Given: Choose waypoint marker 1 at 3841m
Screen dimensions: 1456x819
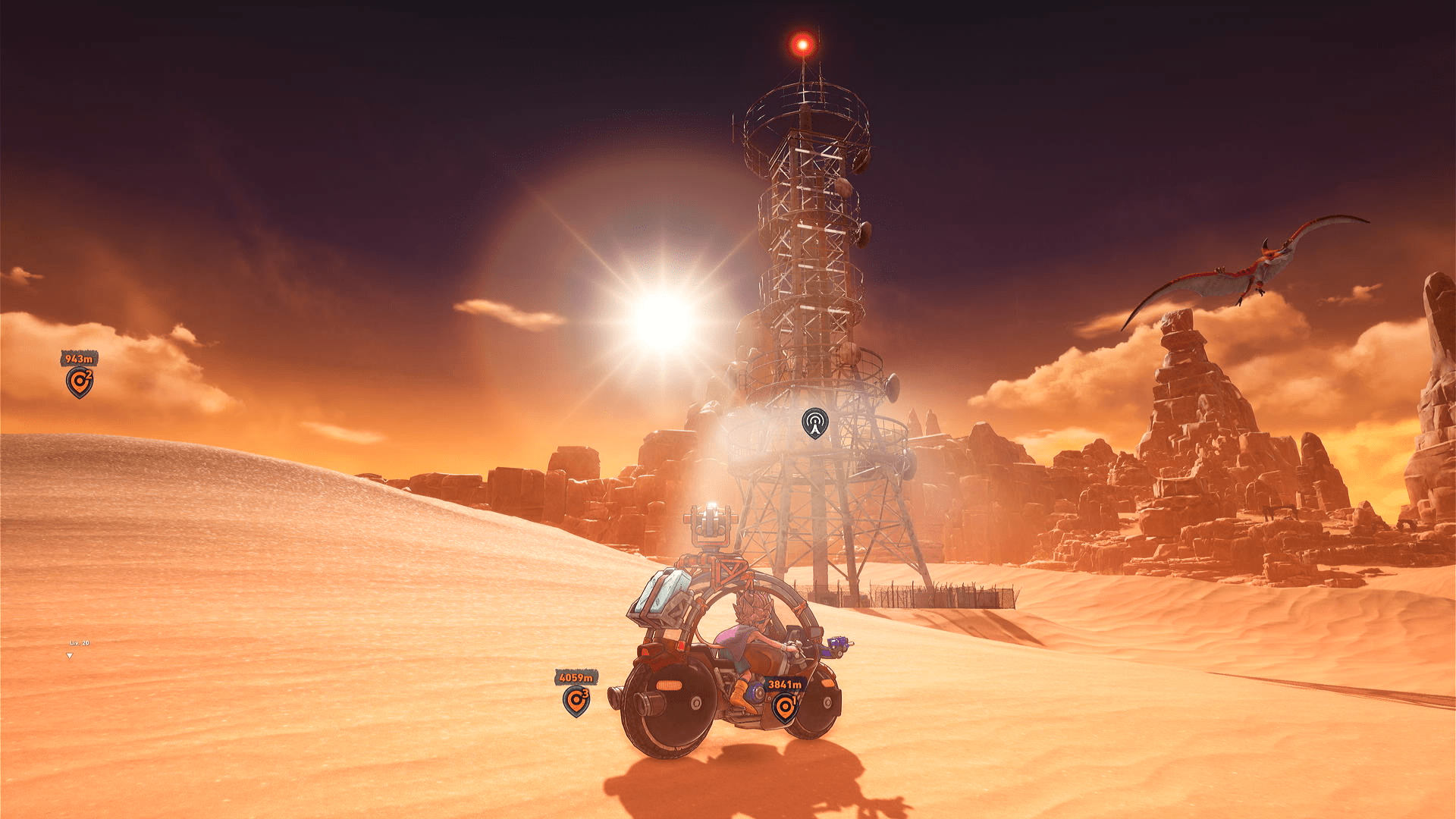Looking at the screenshot, I should (x=785, y=708).
